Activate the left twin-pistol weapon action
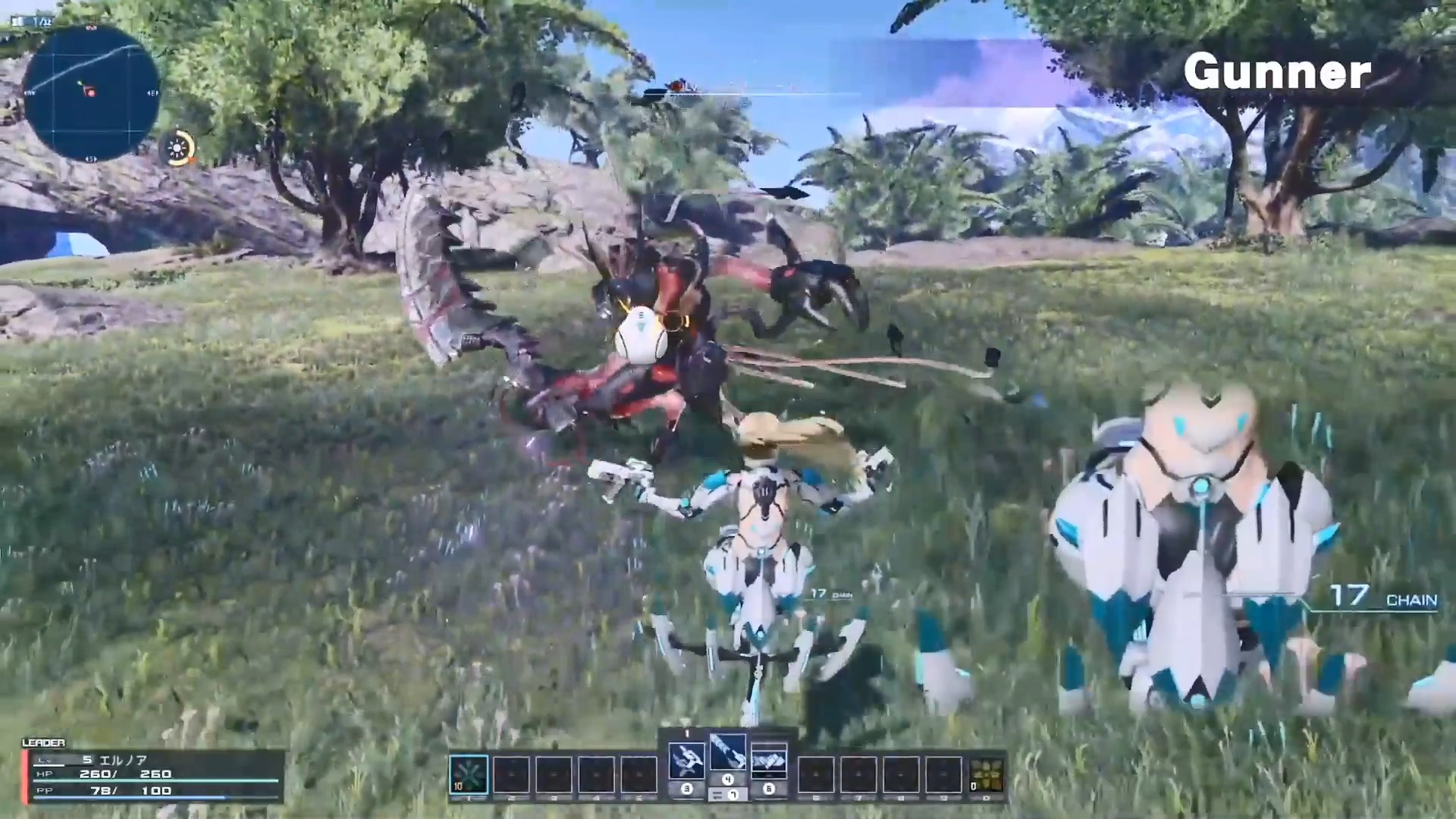The width and height of the screenshot is (1456, 819). [x=686, y=761]
